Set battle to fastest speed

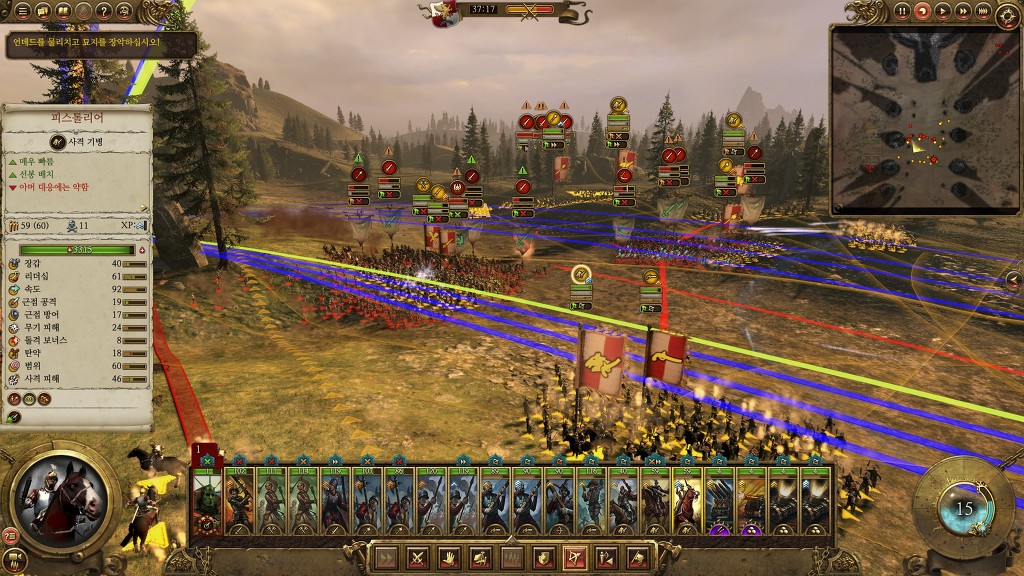point(983,11)
